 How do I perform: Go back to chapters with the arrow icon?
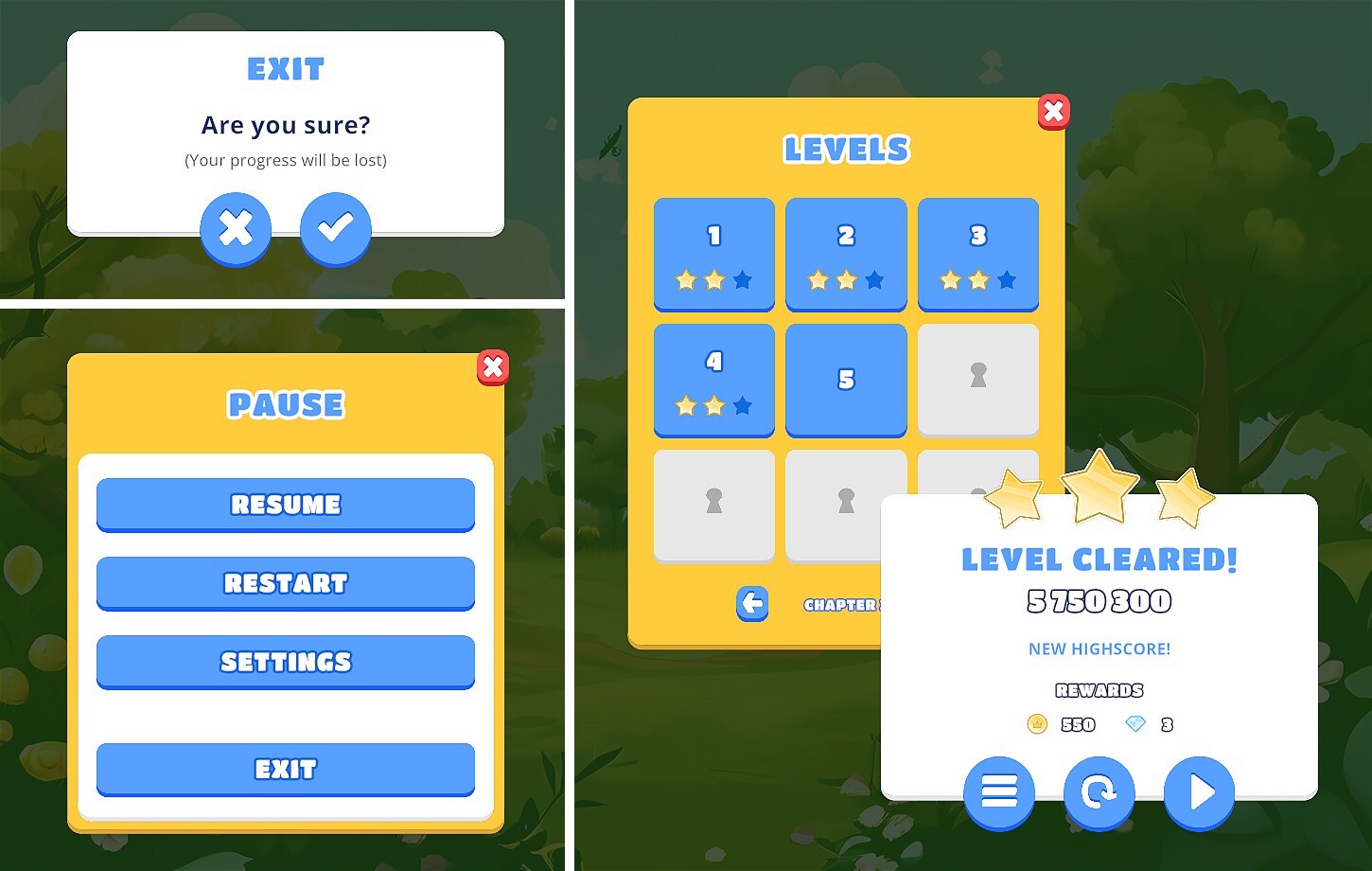(751, 604)
